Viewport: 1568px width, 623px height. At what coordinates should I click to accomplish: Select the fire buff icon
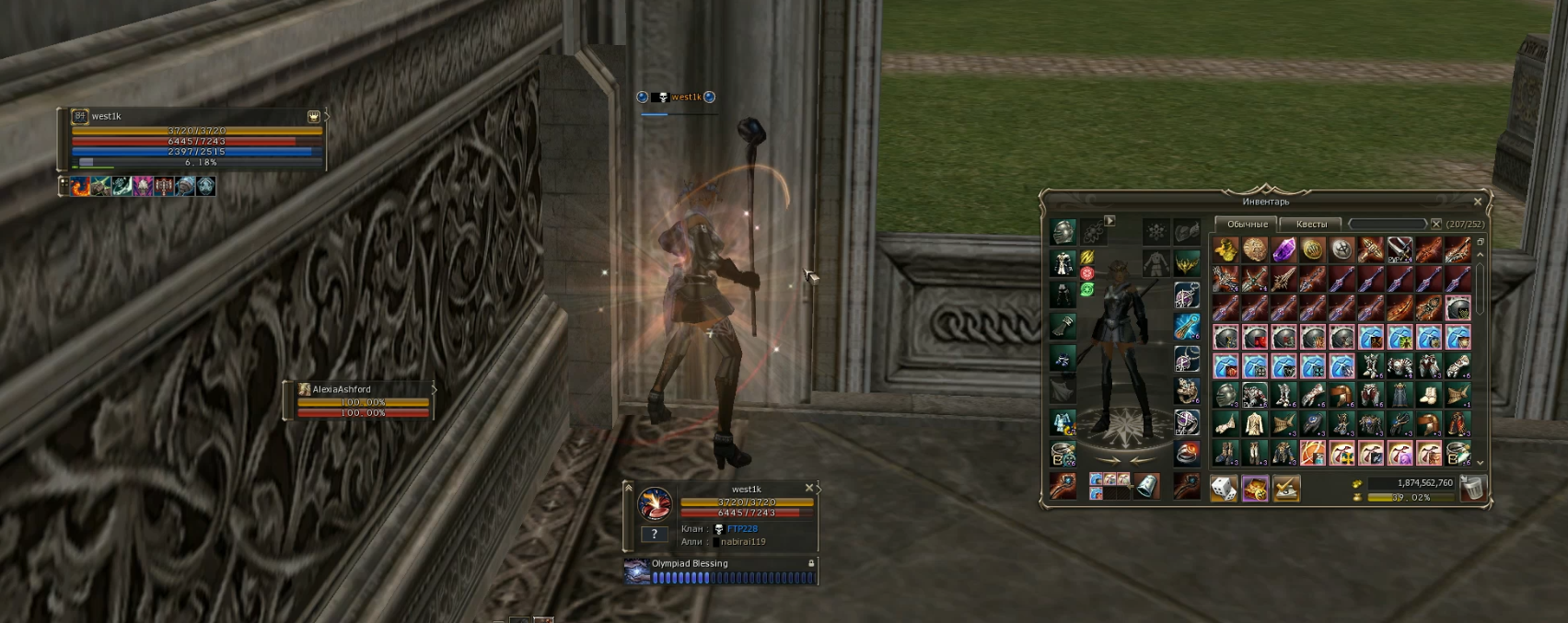[81, 187]
